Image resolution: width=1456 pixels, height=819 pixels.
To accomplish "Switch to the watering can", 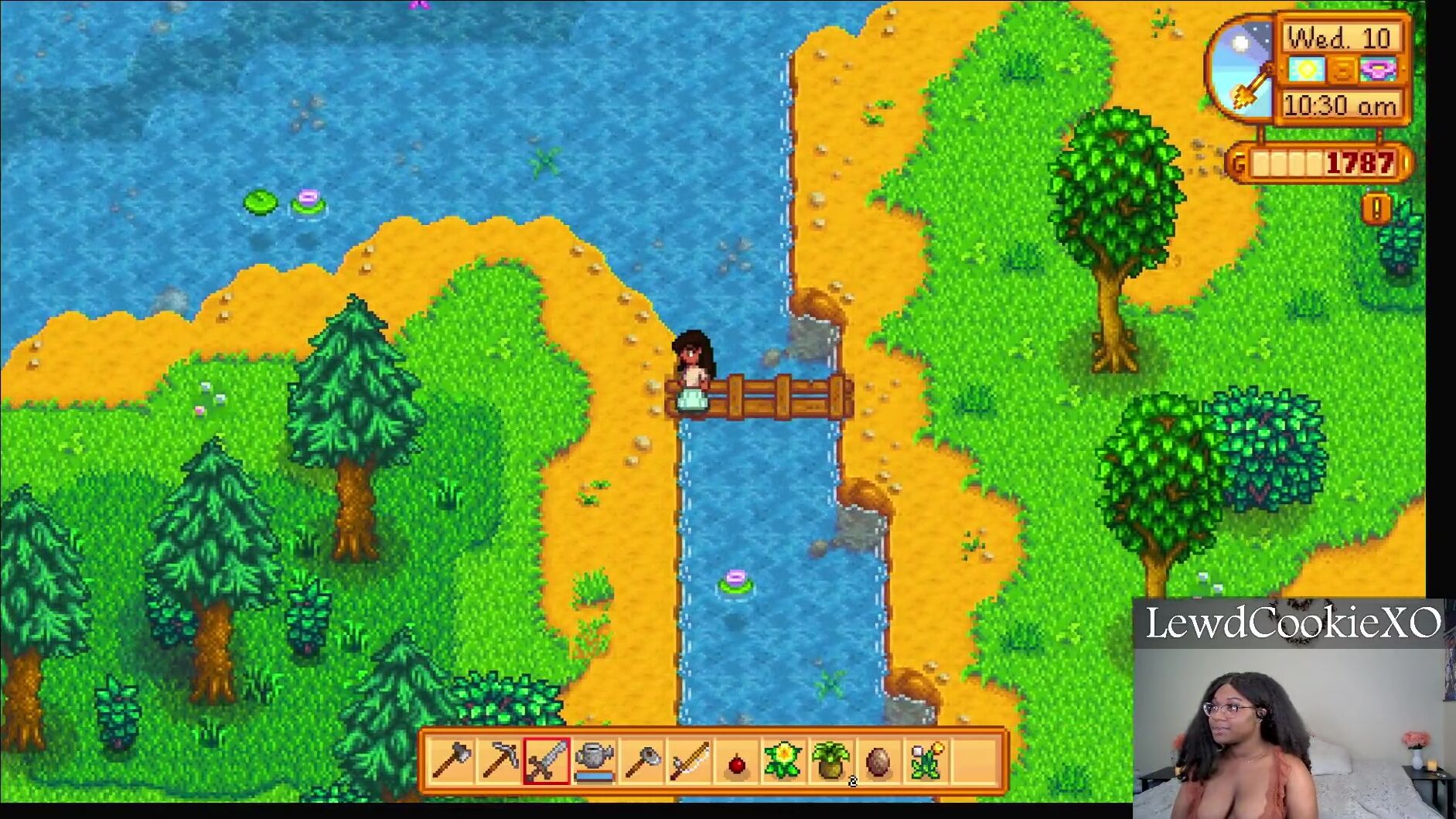I will 594,760.
